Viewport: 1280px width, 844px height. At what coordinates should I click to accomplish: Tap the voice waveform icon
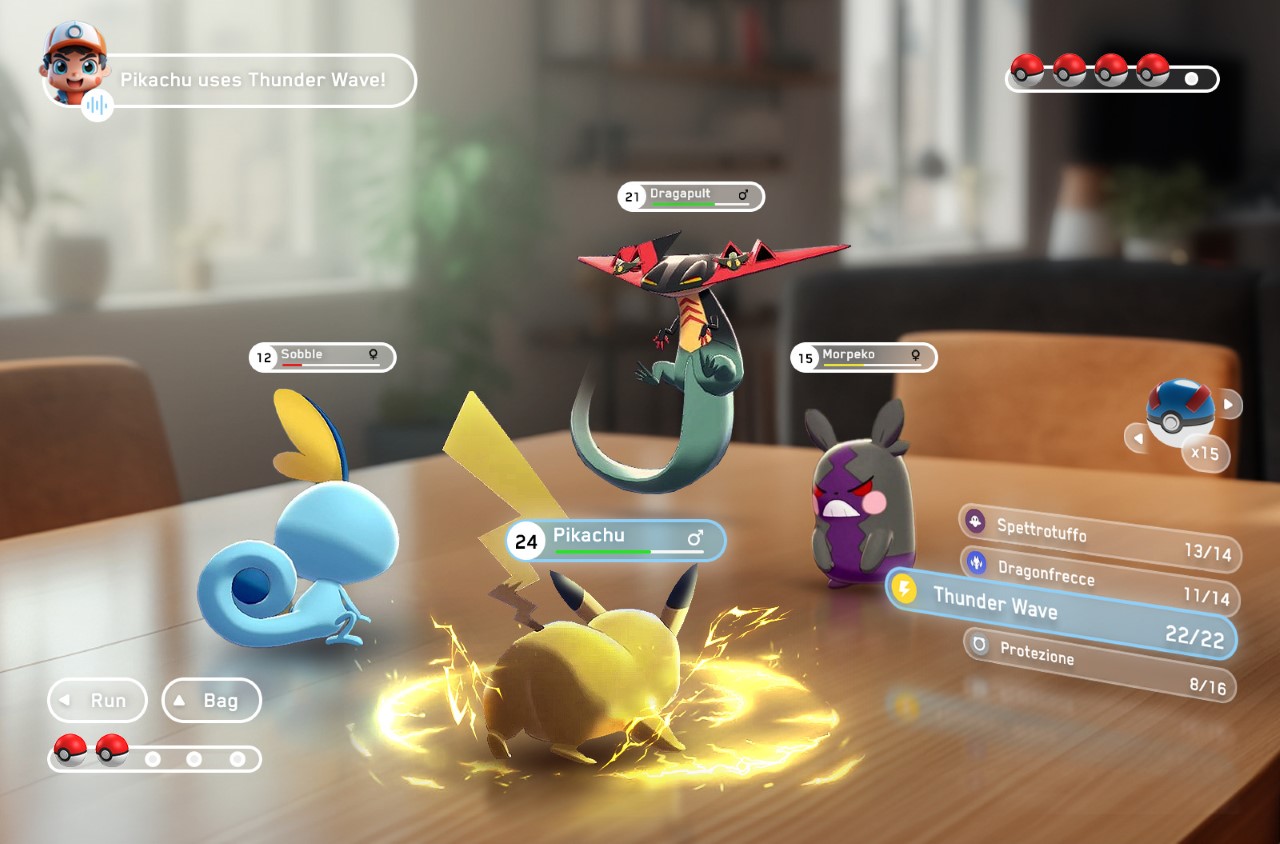click(x=97, y=104)
